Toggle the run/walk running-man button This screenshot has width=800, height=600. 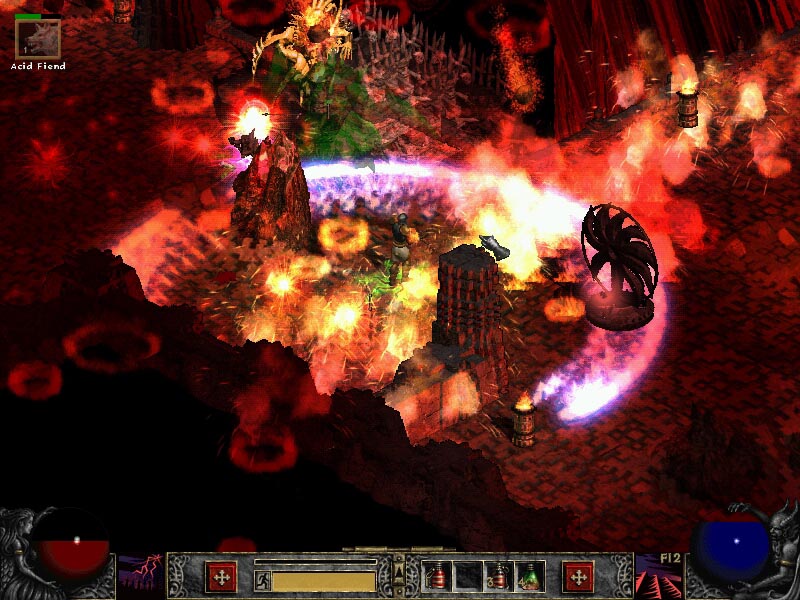262,580
